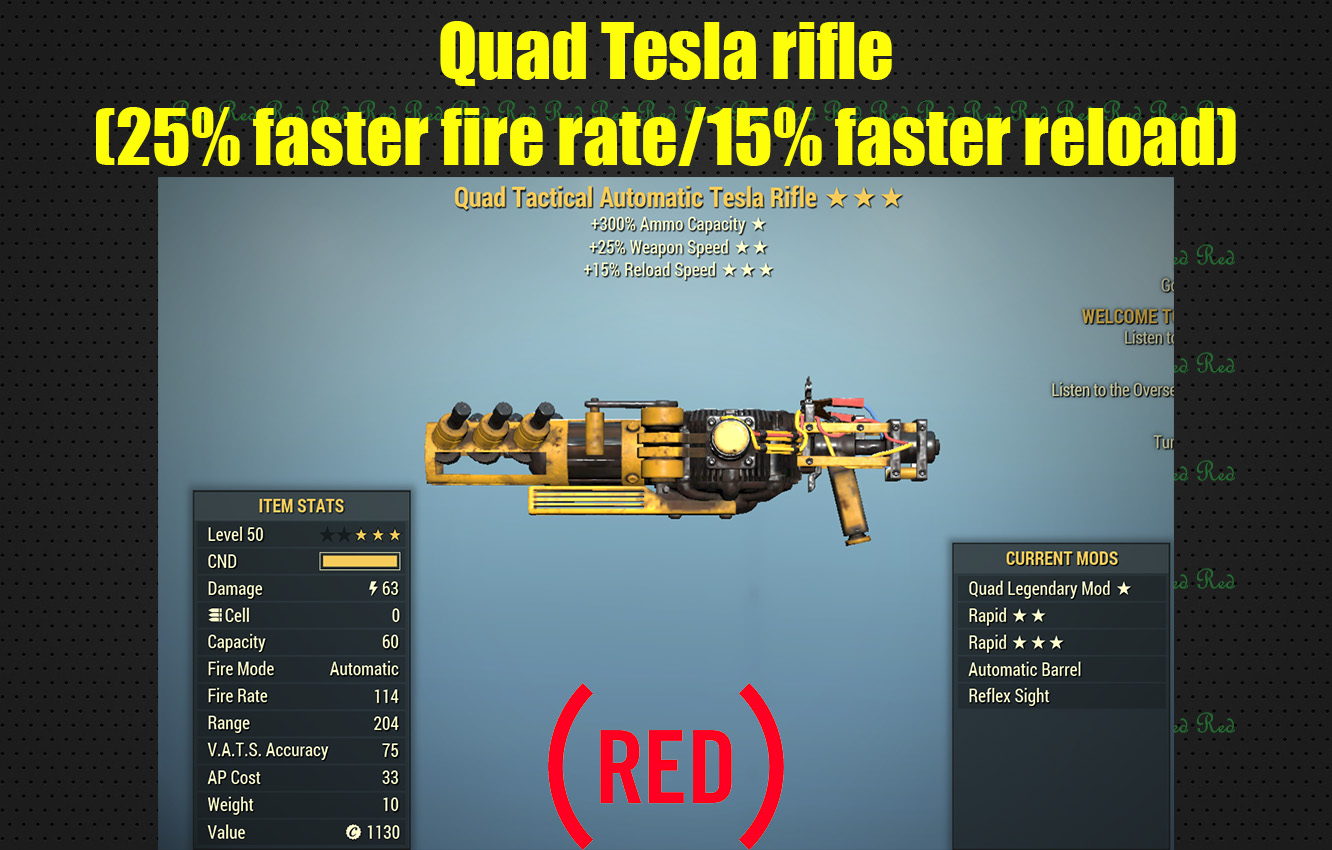Enable the Reflex Sight mod
The width and height of the screenshot is (1332, 850).
pyautogui.click(x=1008, y=696)
